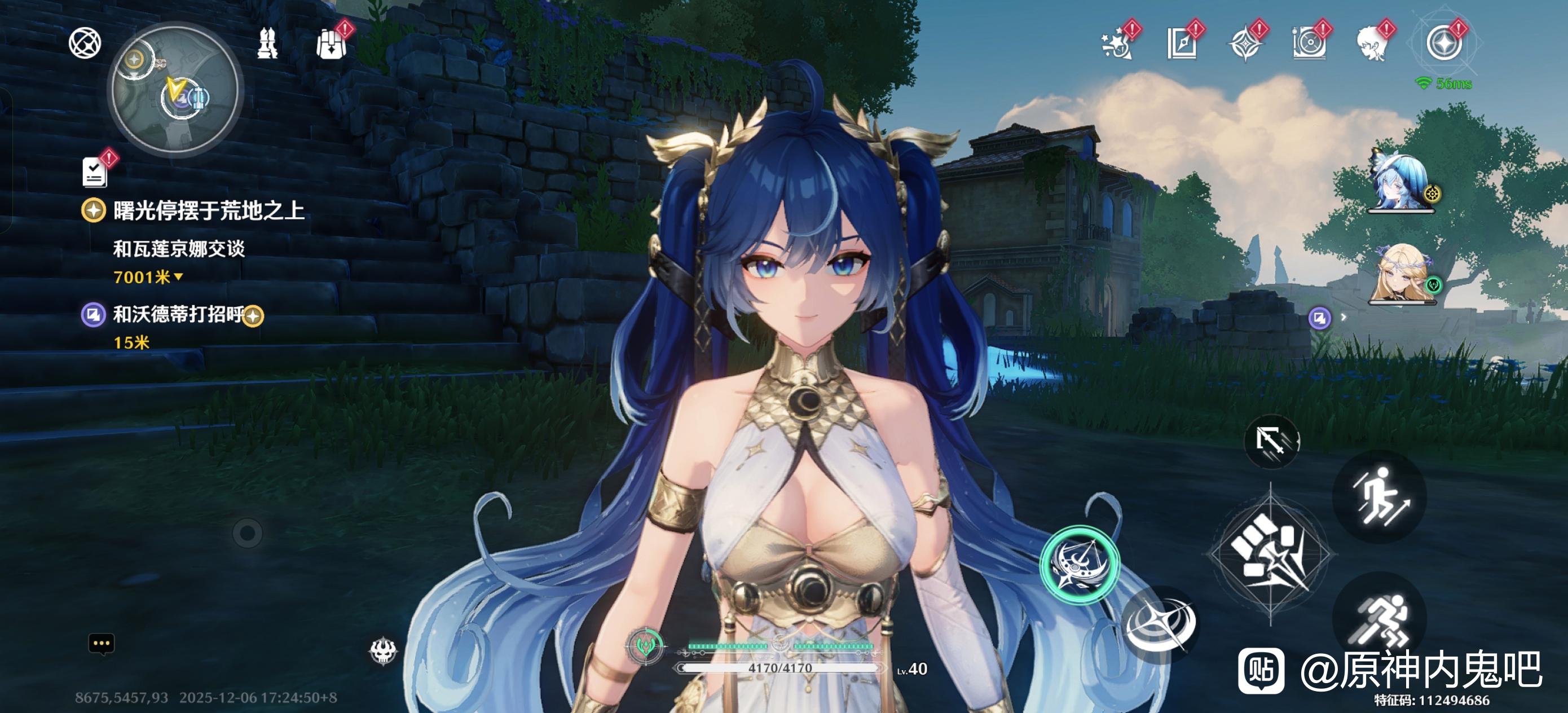
Task: Select the side quest 和沃德蒂打招呼
Action: coord(178,315)
